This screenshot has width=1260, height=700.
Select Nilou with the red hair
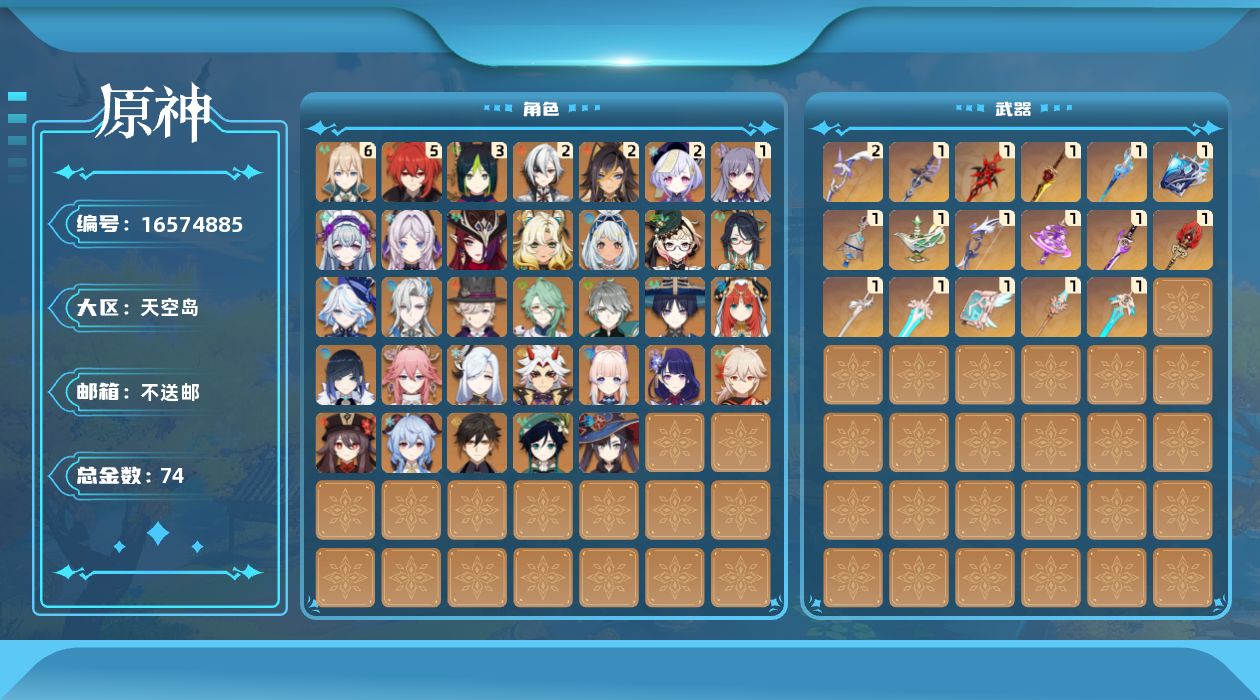coord(742,307)
